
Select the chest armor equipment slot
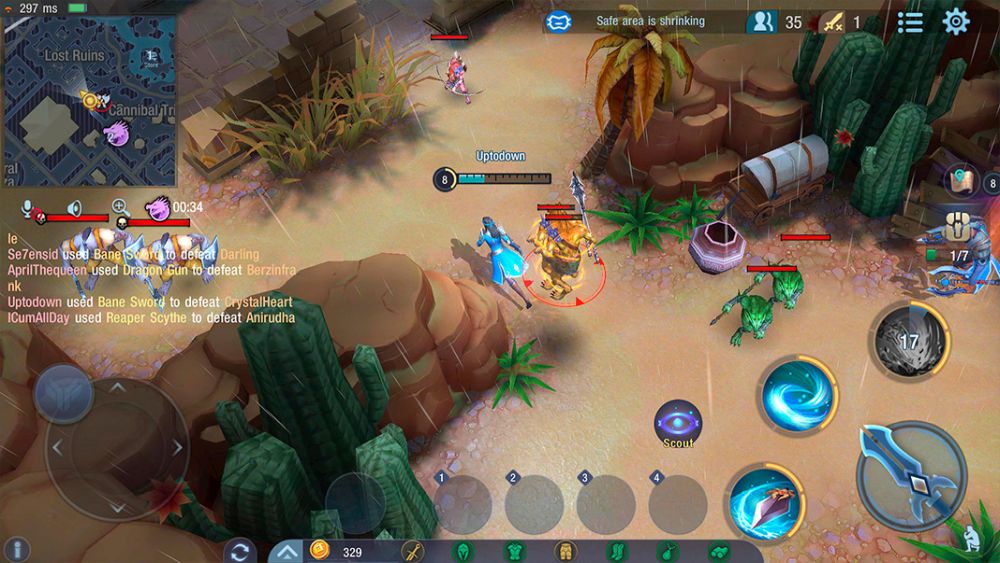click(x=514, y=552)
